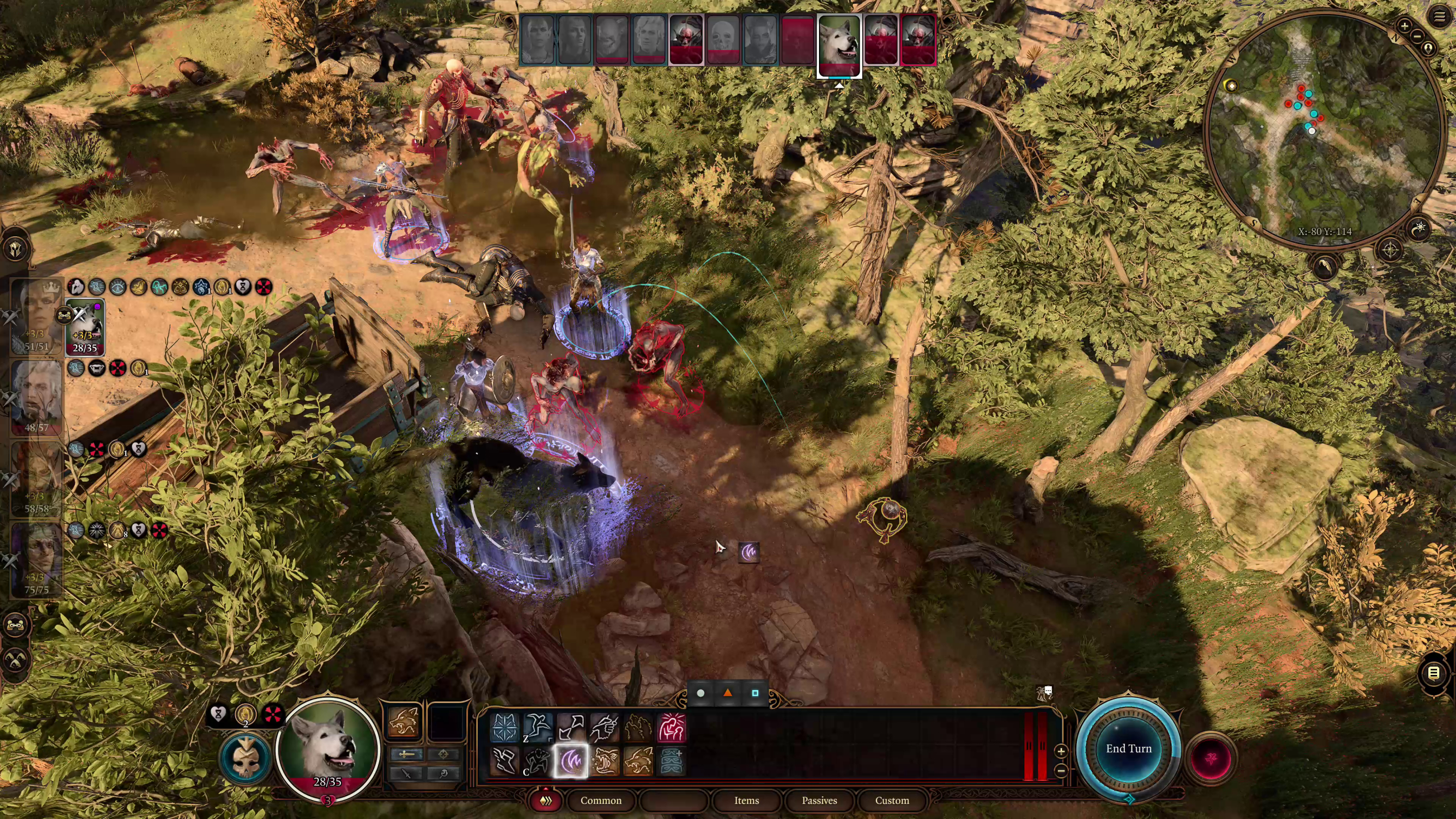Activate the highlighted purple claw ability
This screenshot has width=1456, height=819.
(571, 761)
